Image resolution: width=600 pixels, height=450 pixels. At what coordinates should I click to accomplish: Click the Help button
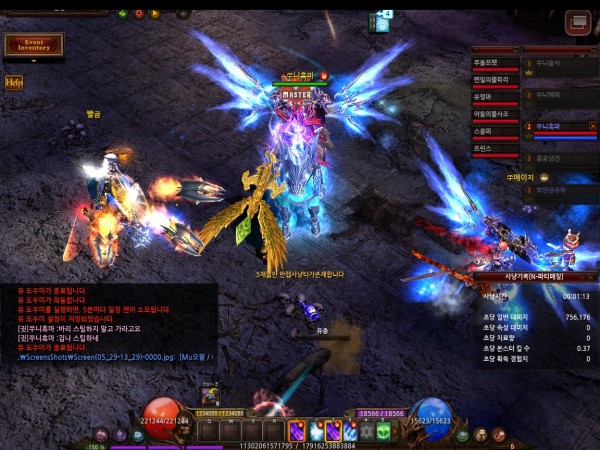[14, 83]
